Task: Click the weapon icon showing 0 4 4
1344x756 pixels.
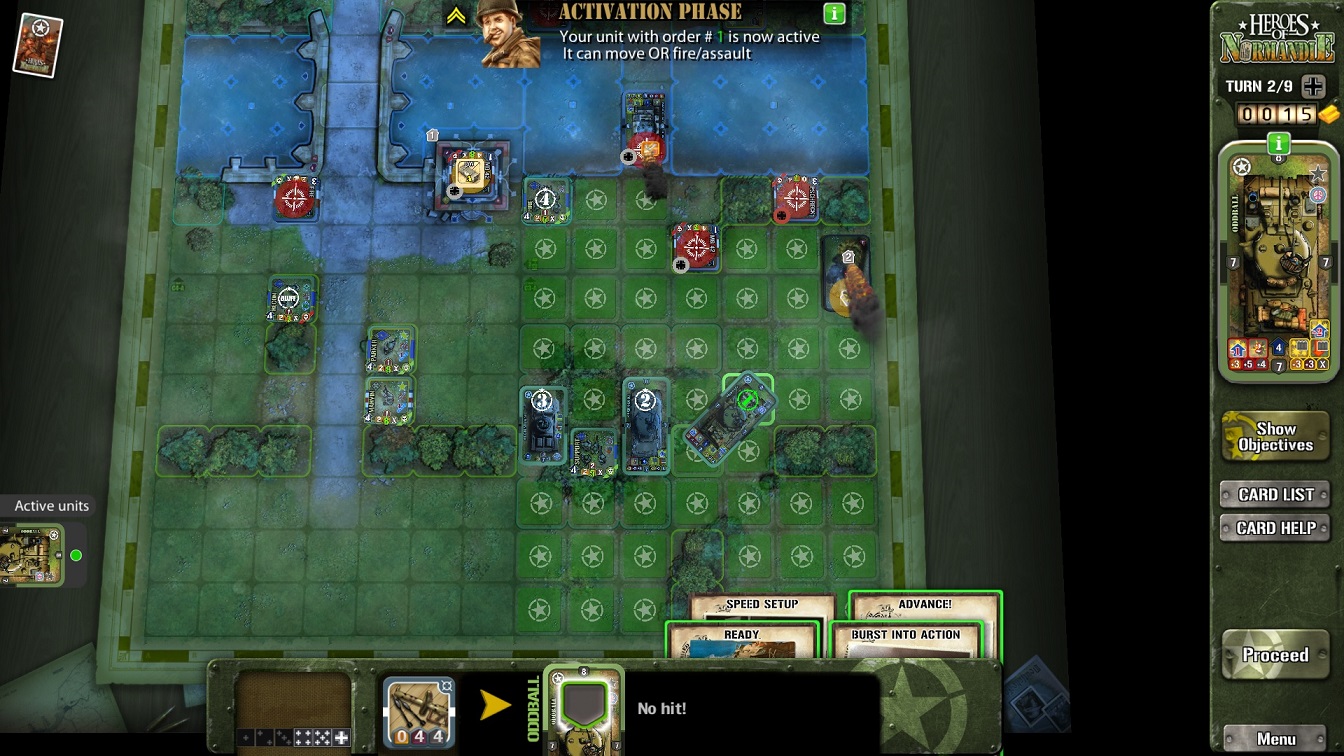Action: (x=418, y=711)
